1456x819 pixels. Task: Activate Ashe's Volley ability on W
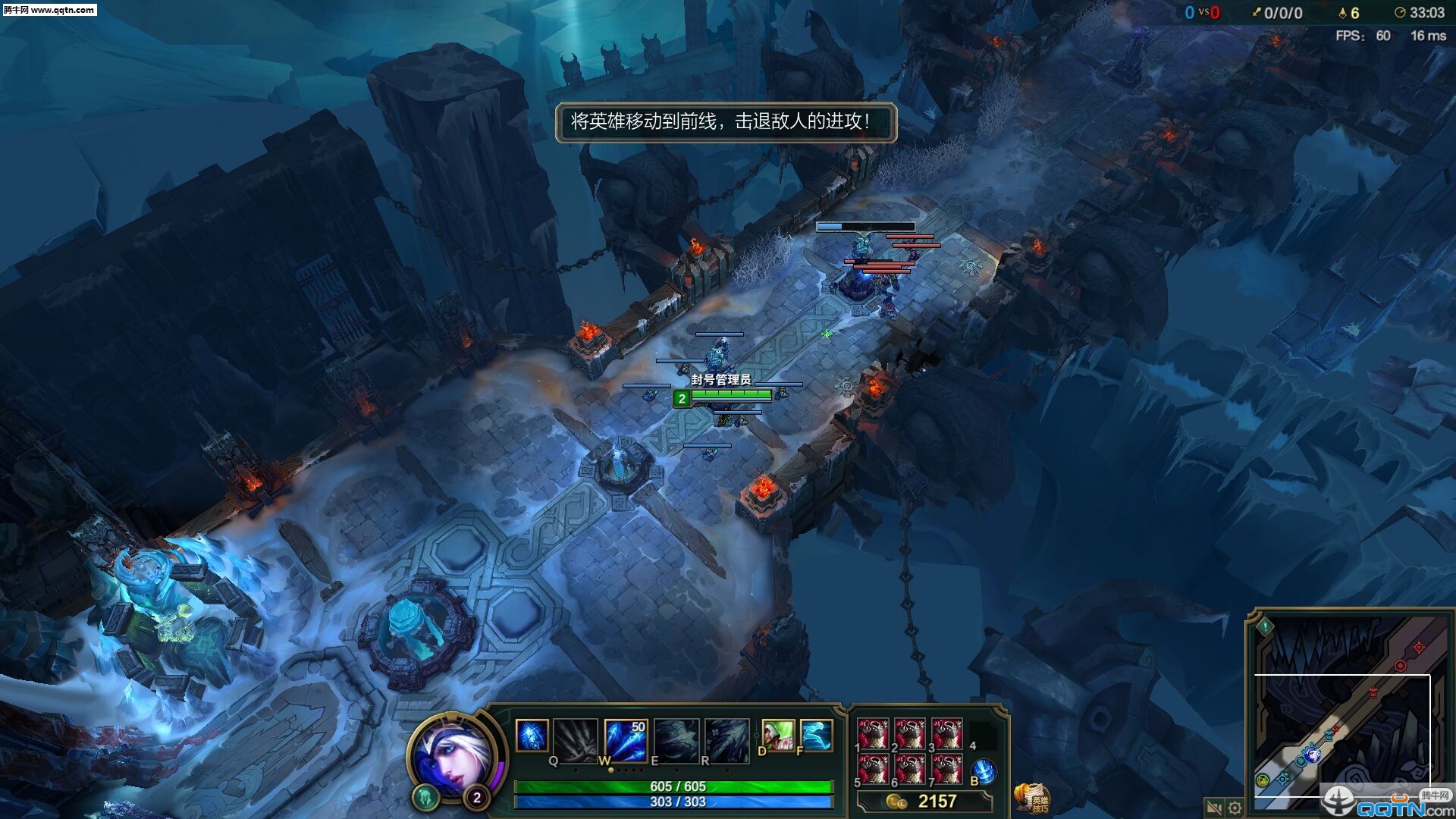625,738
